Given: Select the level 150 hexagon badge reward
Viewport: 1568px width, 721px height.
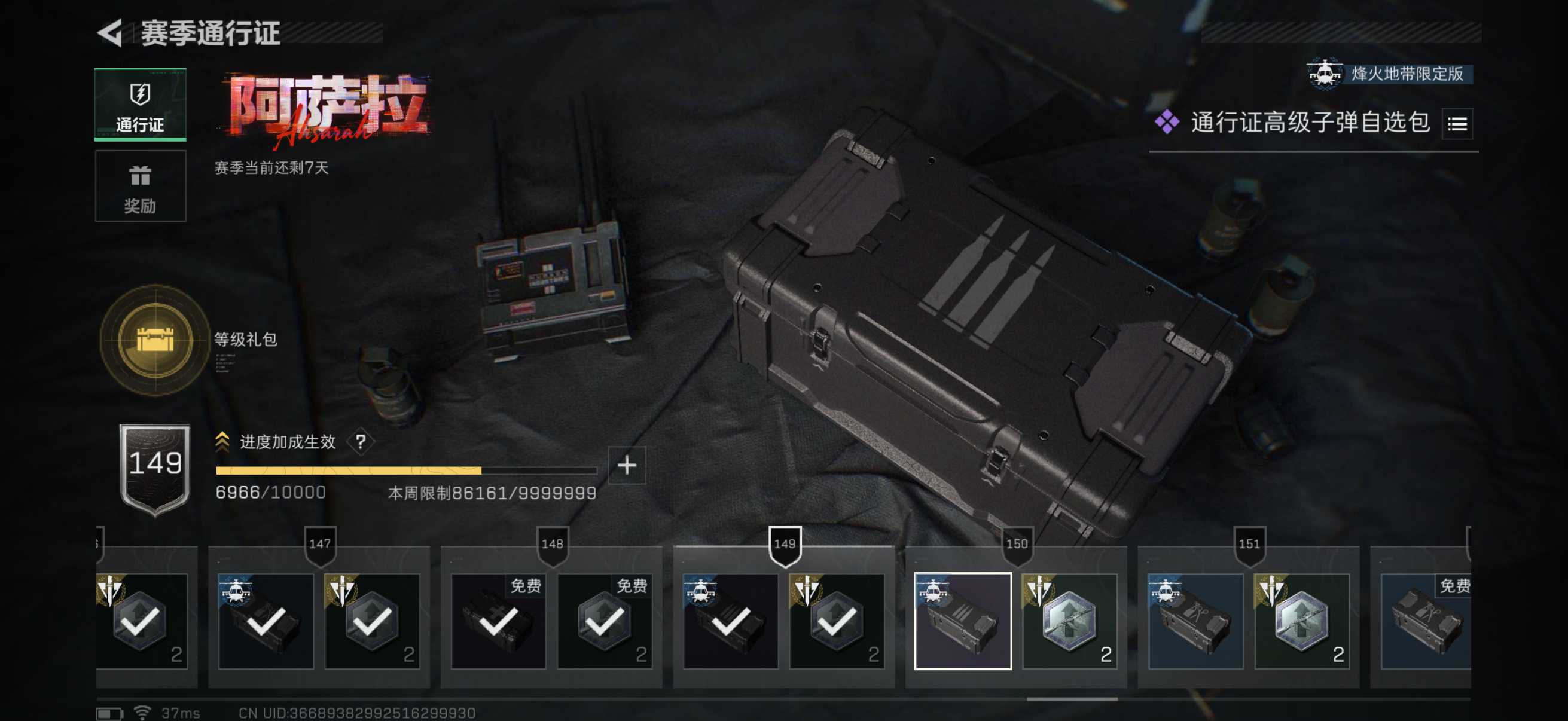Looking at the screenshot, I should point(1069,621).
